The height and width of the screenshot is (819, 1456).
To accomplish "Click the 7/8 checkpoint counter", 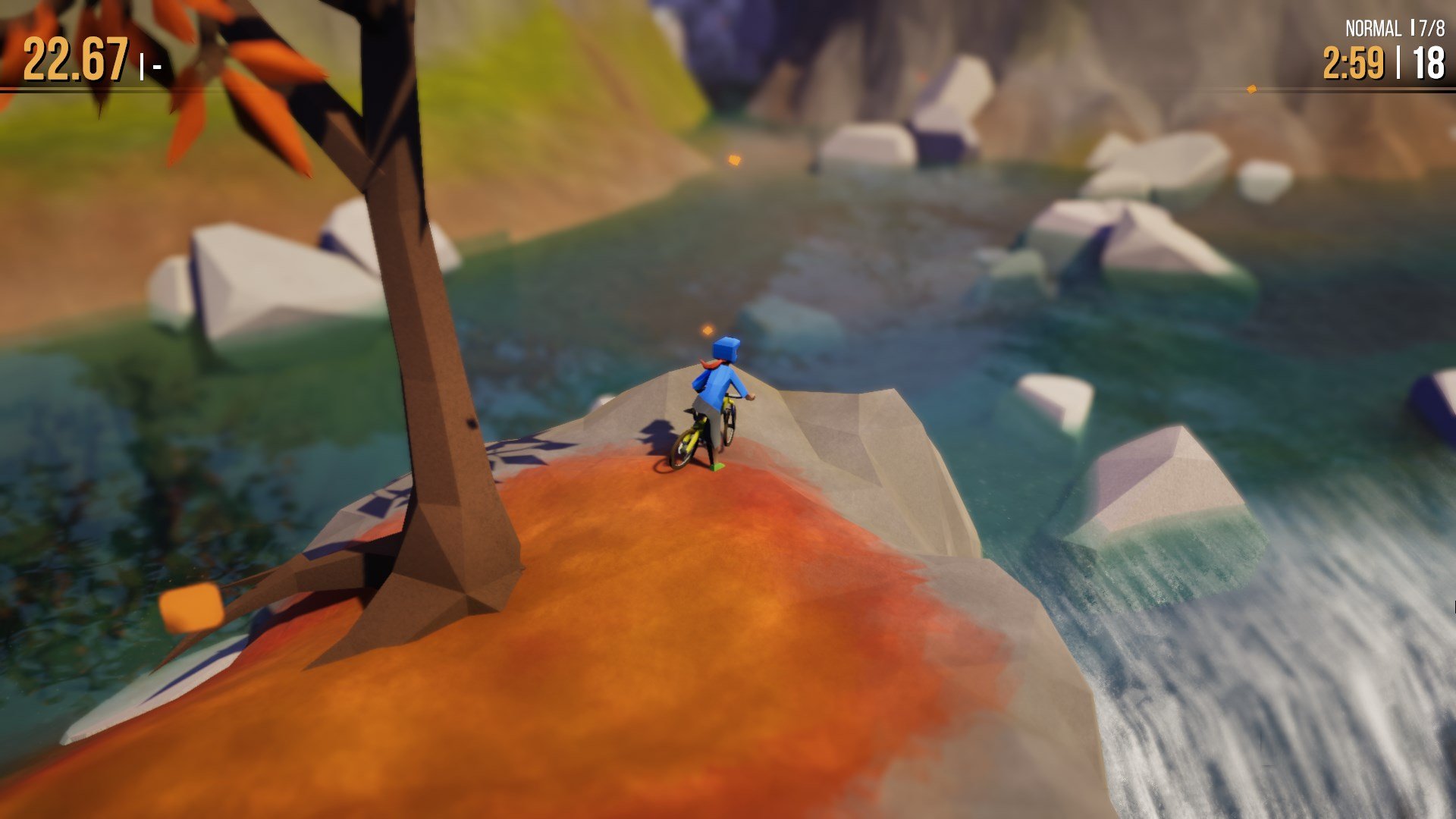I will click(1432, 27).
